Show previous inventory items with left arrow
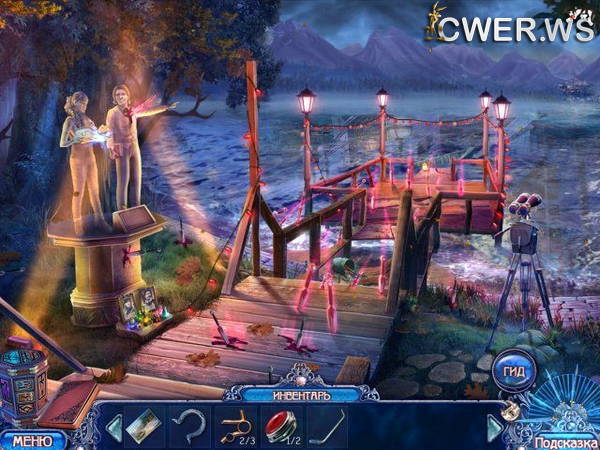The image size is (600, 450). coord(113,427)
